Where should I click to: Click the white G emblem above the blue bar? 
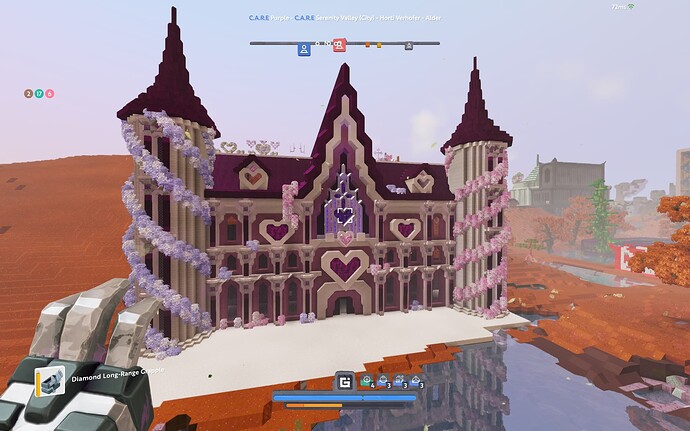coord(345,380)
